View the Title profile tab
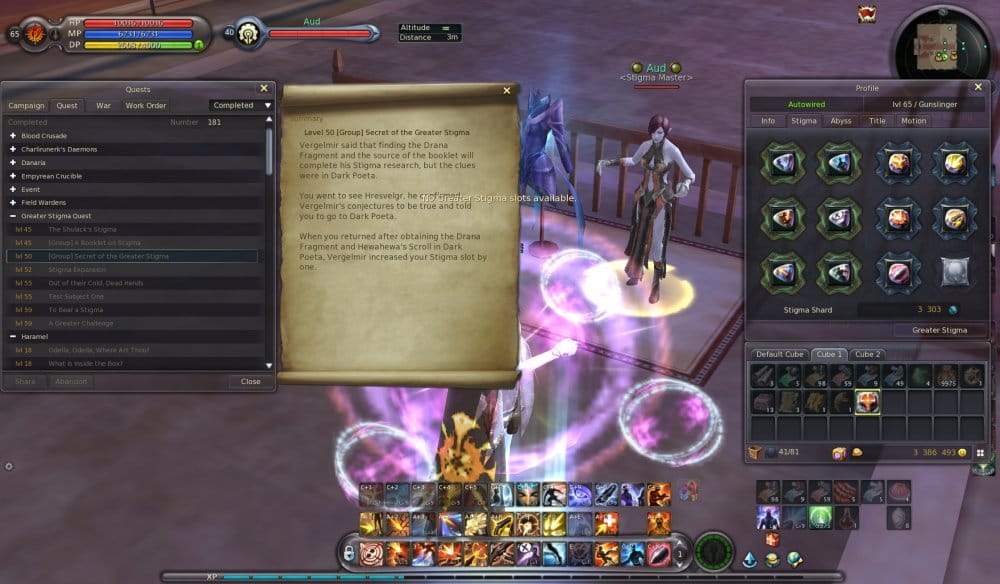1000x584 pixels. (877, 121)
